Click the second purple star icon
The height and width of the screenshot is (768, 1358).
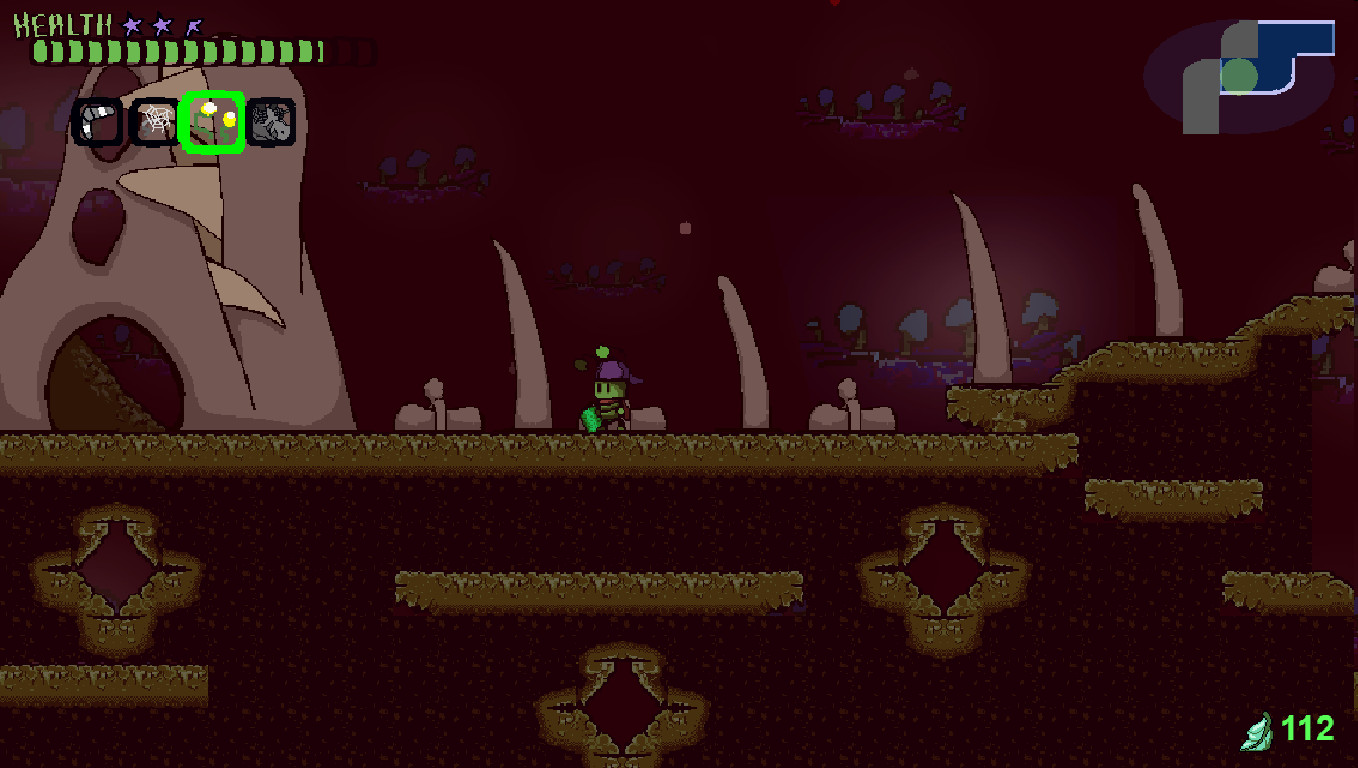[160, 26]
